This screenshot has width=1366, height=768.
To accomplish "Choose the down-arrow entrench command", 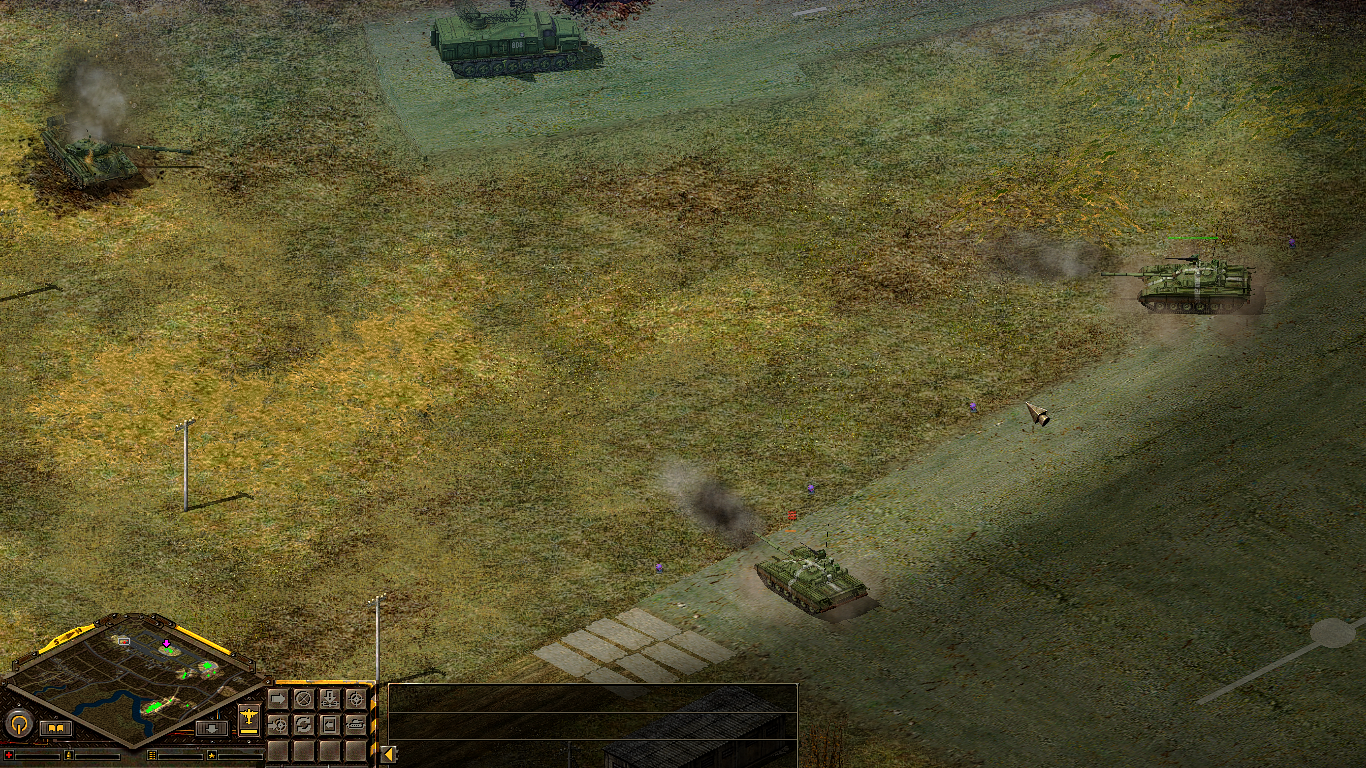I will tap(330, 698).
